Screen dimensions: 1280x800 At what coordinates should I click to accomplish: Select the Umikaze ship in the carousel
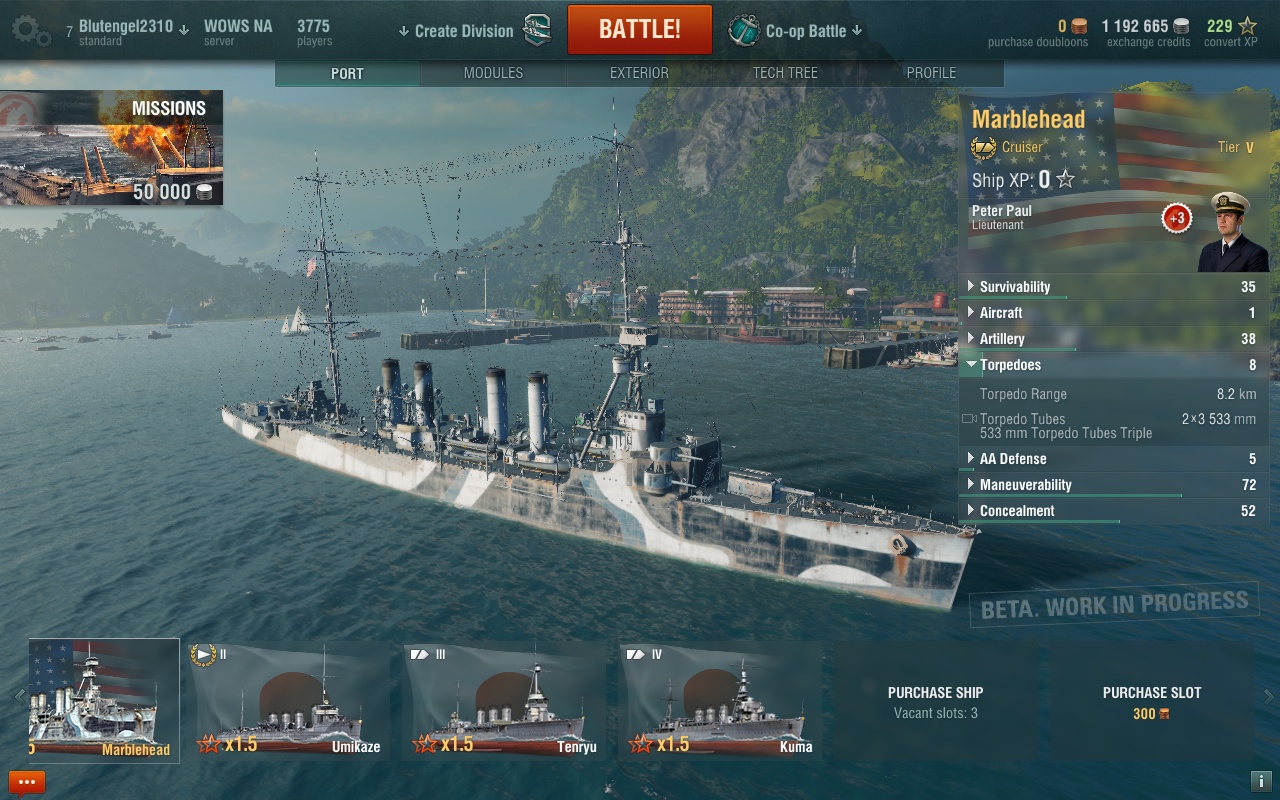[x=289, y=701]
